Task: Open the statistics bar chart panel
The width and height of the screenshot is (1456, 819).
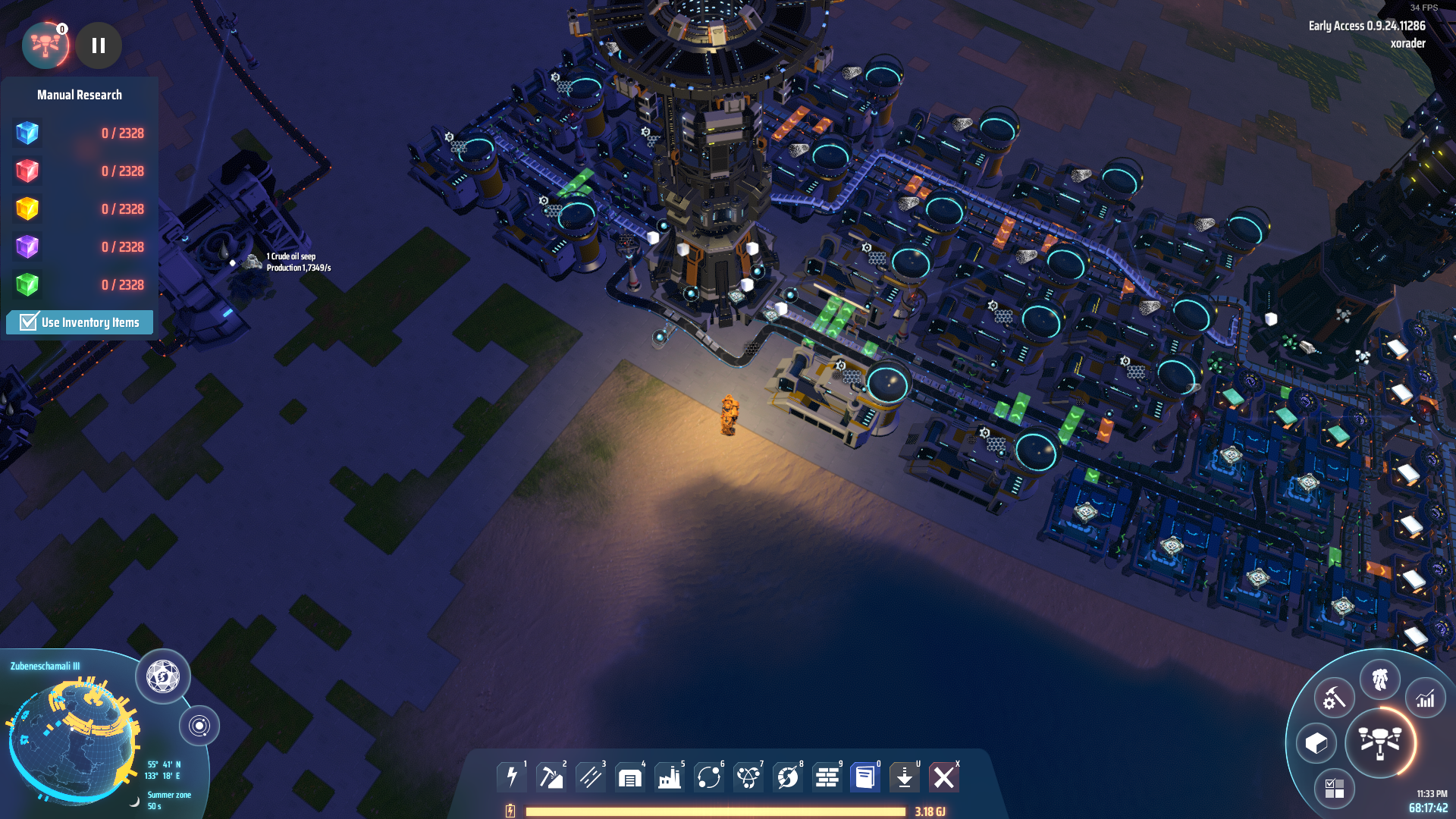Action: [x=1426, y=698]
